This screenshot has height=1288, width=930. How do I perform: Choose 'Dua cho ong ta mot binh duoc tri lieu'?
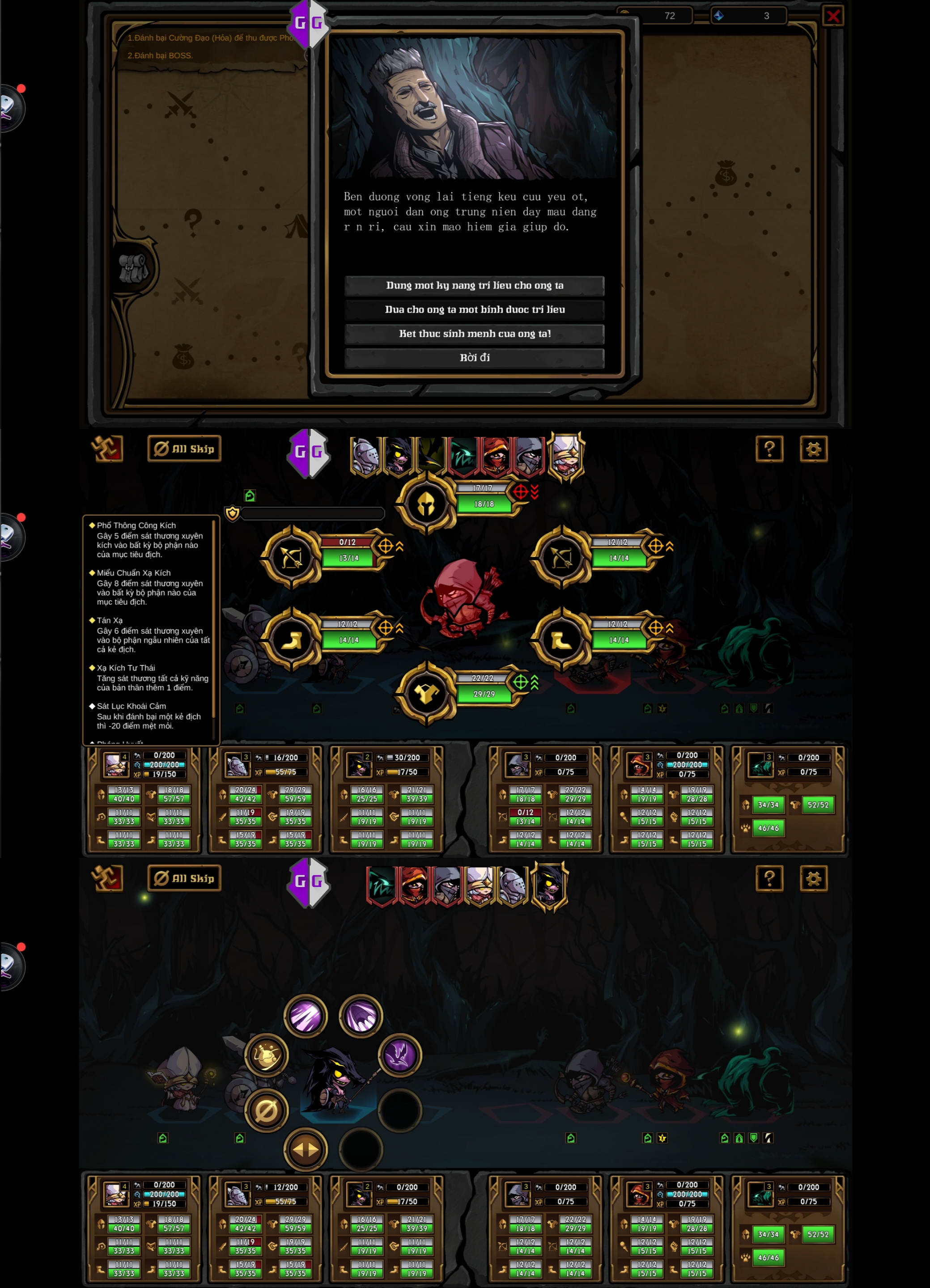(474, 310)
